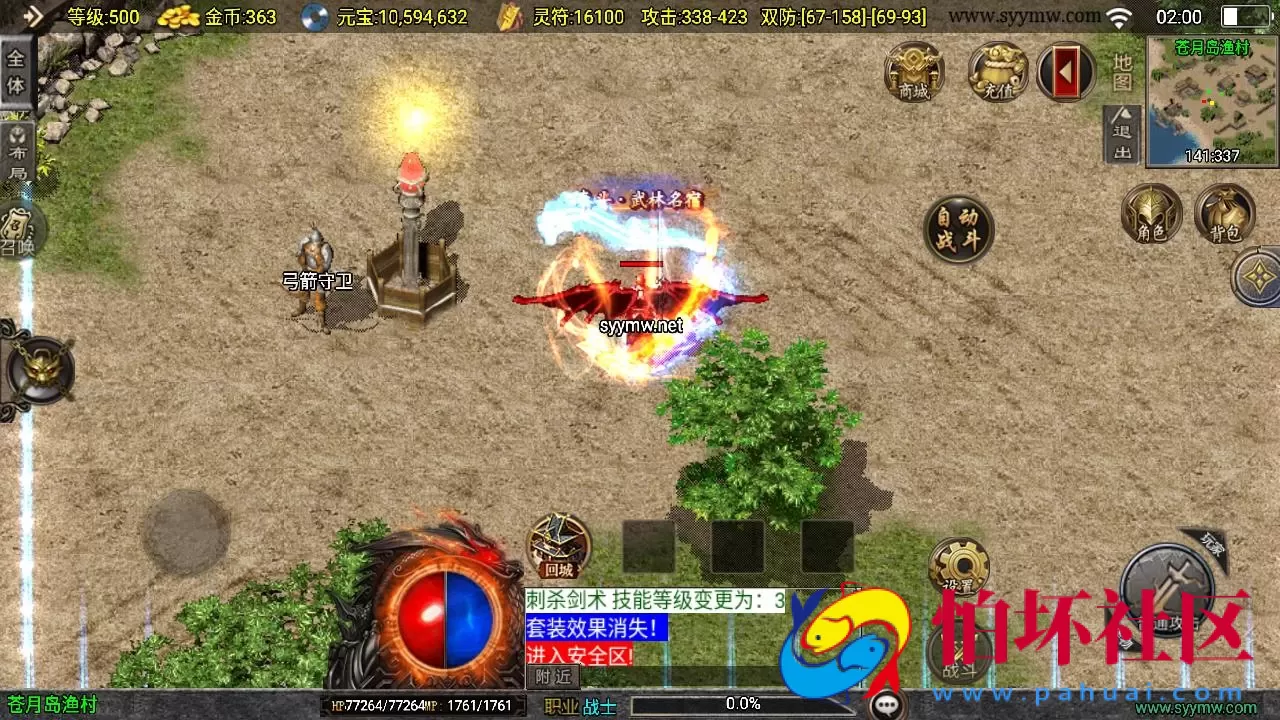1280x720 pixels.
Task: Open the 充值 recharge icon
Action: click(996, 72)
